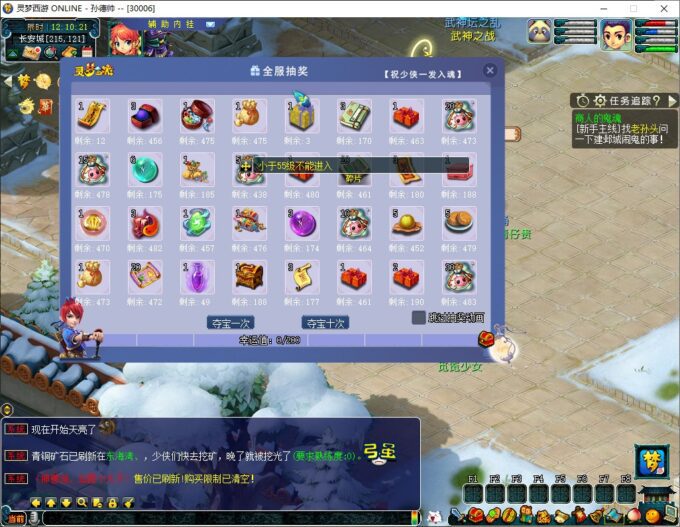This screenshot has height=527, width=680.
Task: Select the green books prize slot
Action: [x=353, y=116]
